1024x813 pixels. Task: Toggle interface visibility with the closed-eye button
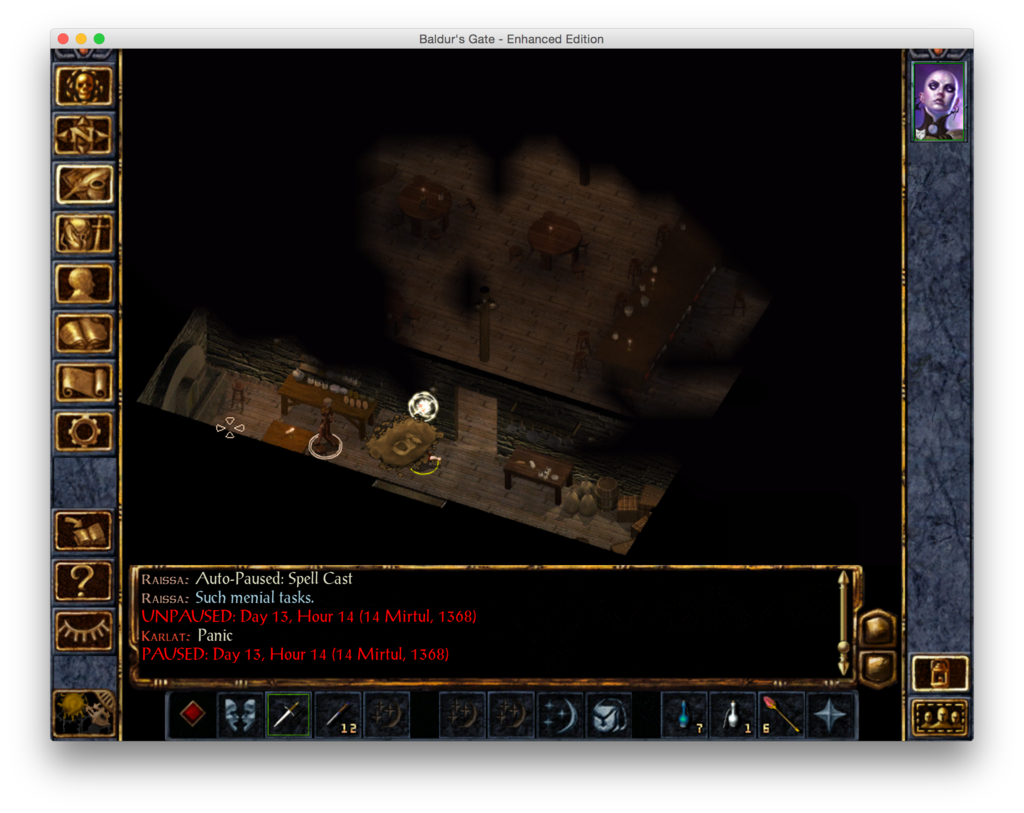coord(84,629)
